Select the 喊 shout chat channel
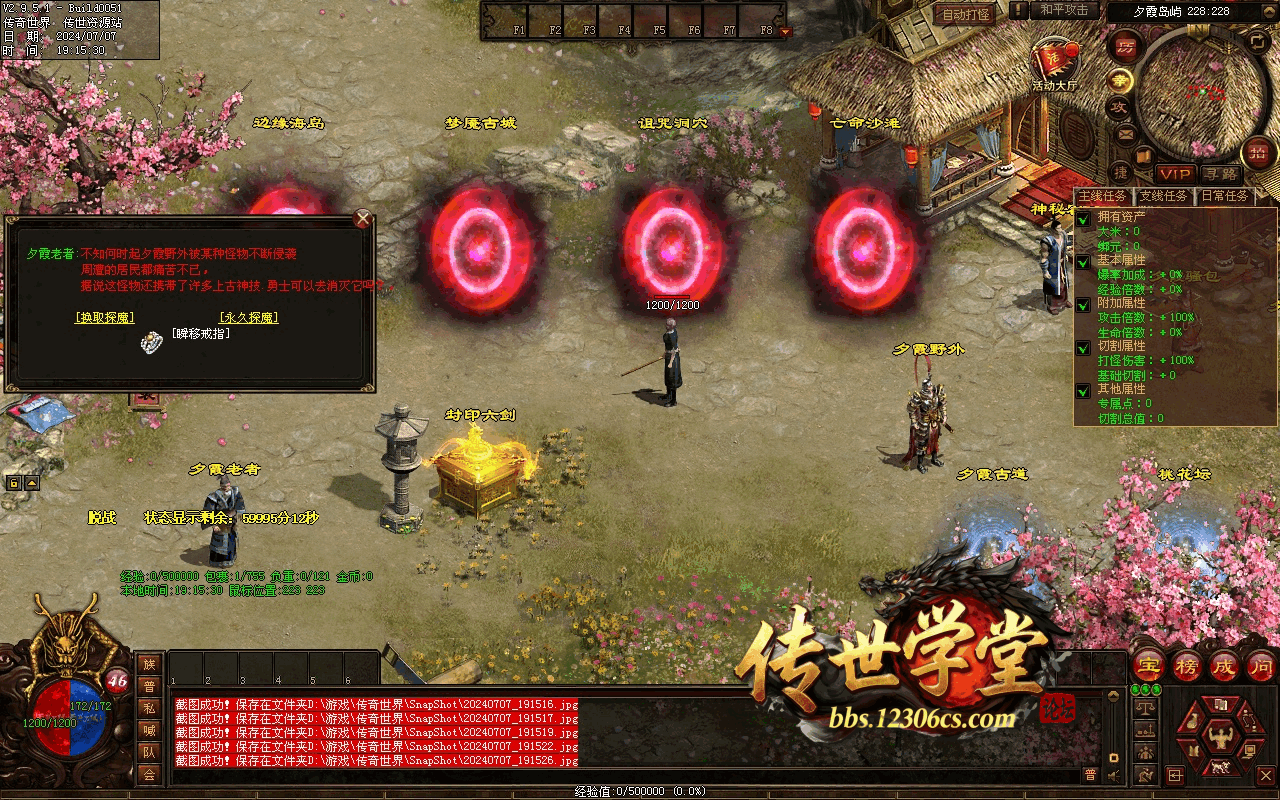This screenshot has width=1280, height=800. pos(149,730)
